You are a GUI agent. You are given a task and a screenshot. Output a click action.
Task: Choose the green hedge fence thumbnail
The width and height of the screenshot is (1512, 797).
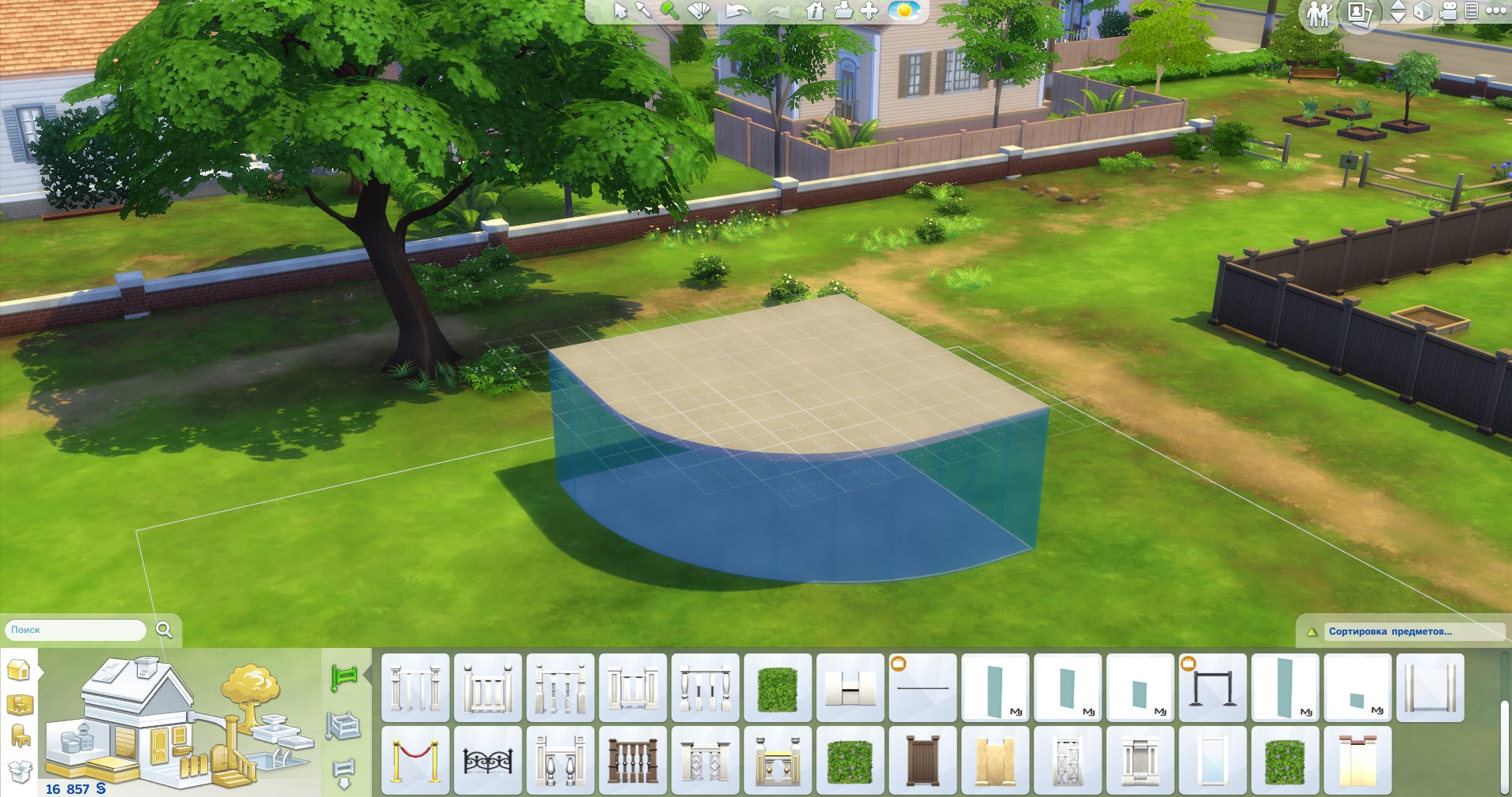[x=778, y=687]
